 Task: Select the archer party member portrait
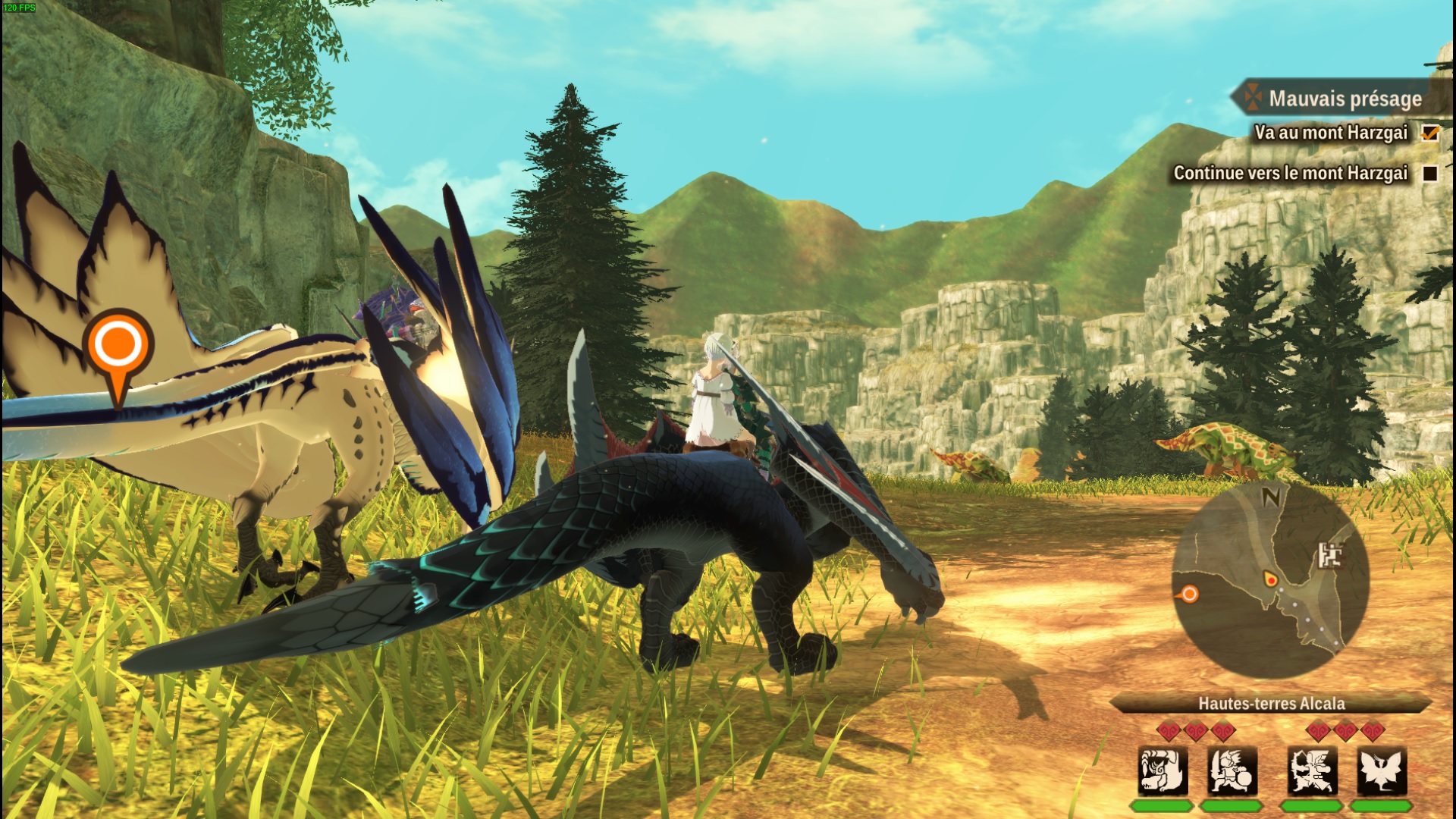[x=1313, y=770]
